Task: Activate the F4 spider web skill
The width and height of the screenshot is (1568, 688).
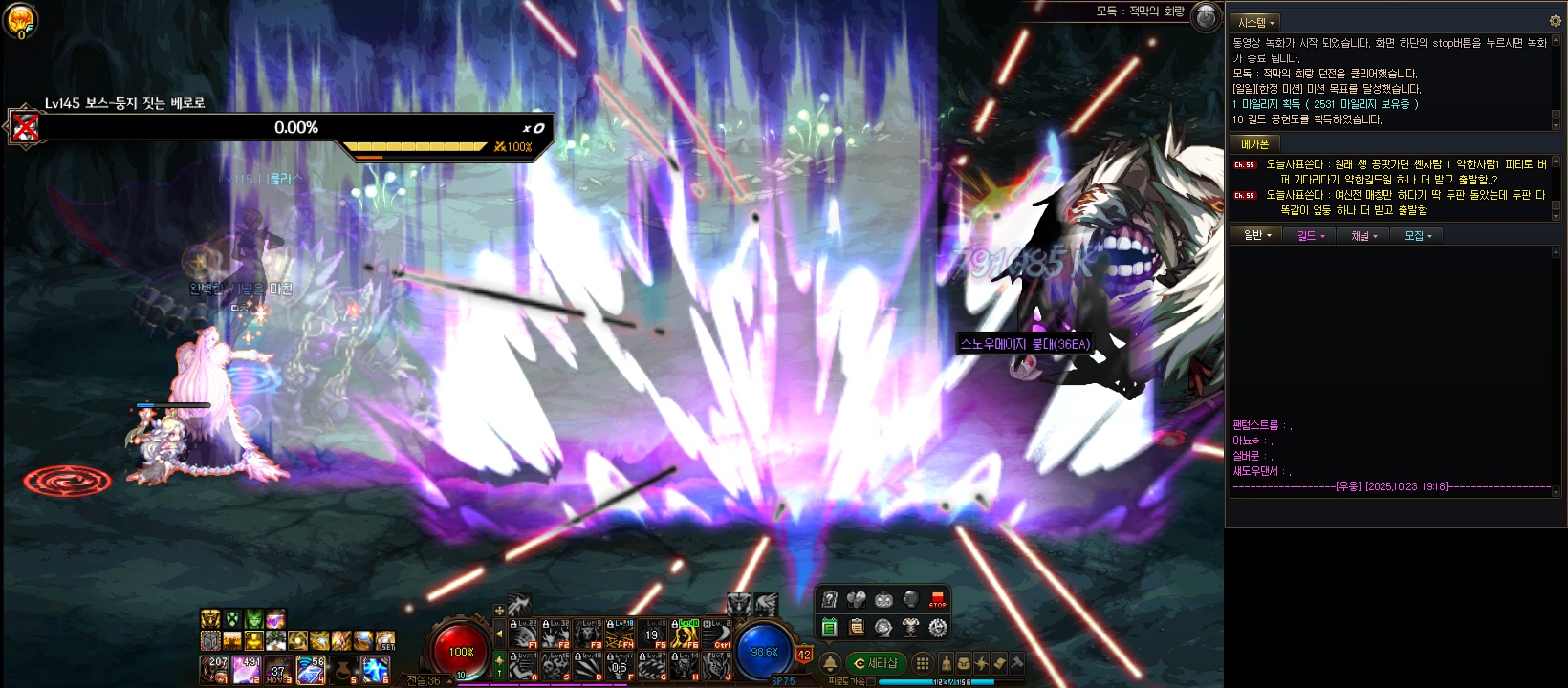Action: (621, 634)
